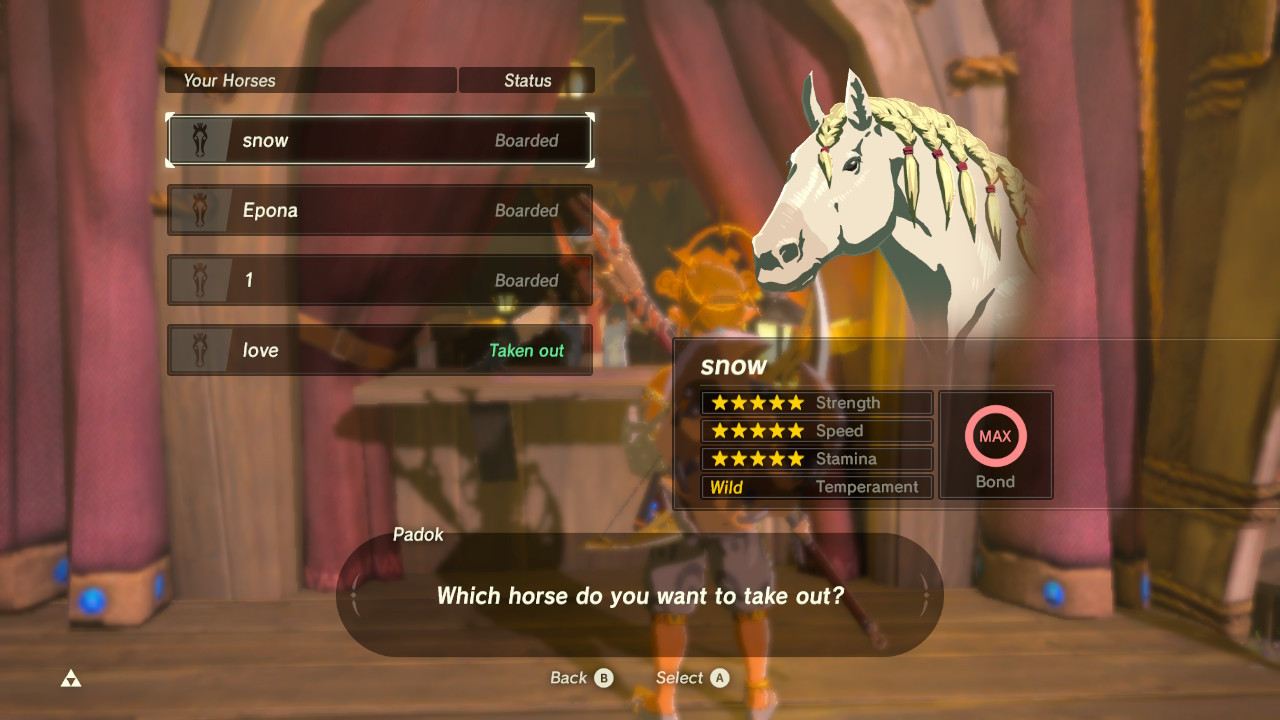Click the horse head icon beside love

coord(201,350)
